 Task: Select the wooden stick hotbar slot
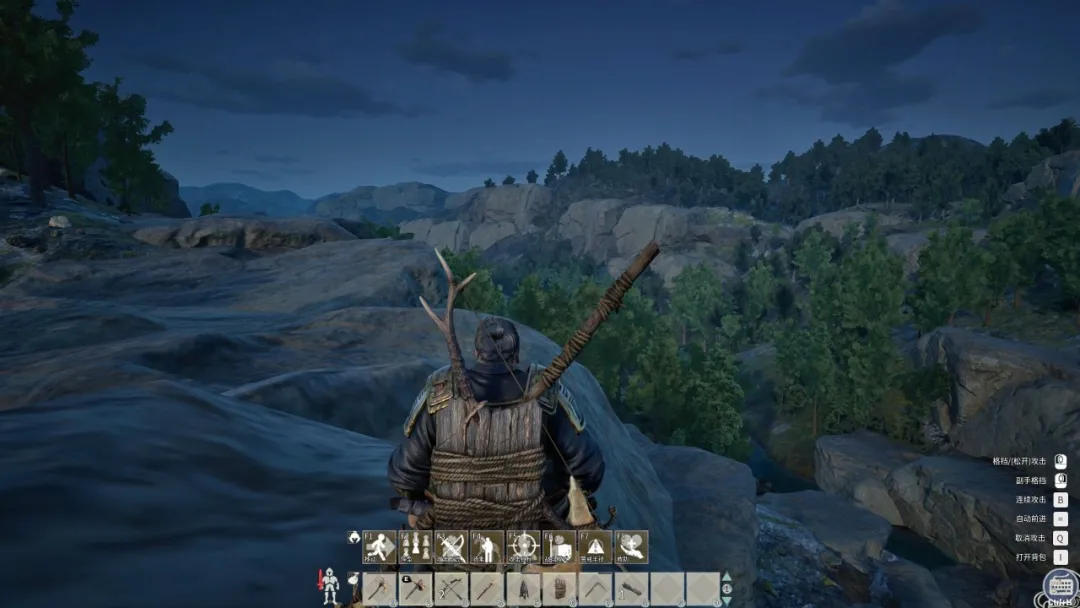487,589
